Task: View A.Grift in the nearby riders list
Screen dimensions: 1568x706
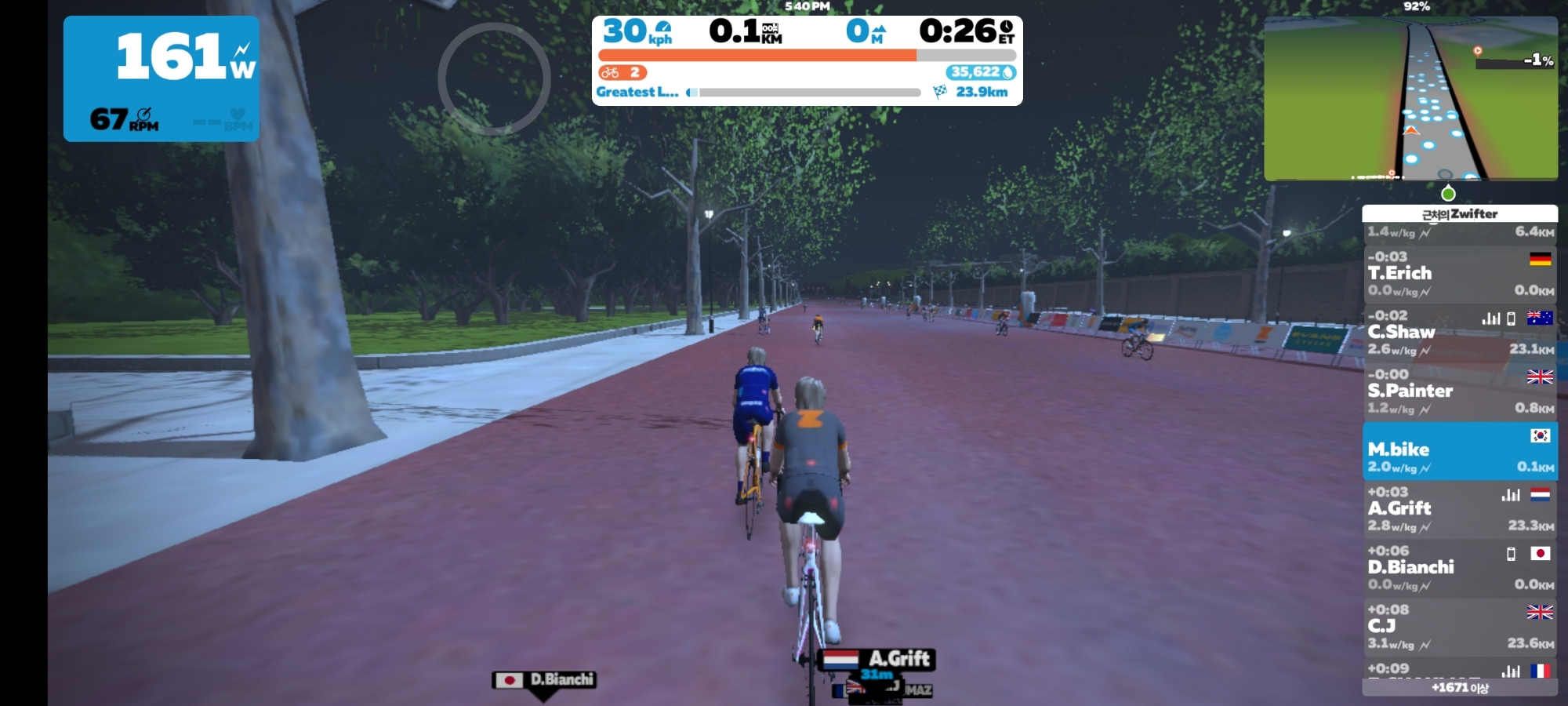Action: pyautogui.click(x=1459, y=509)
